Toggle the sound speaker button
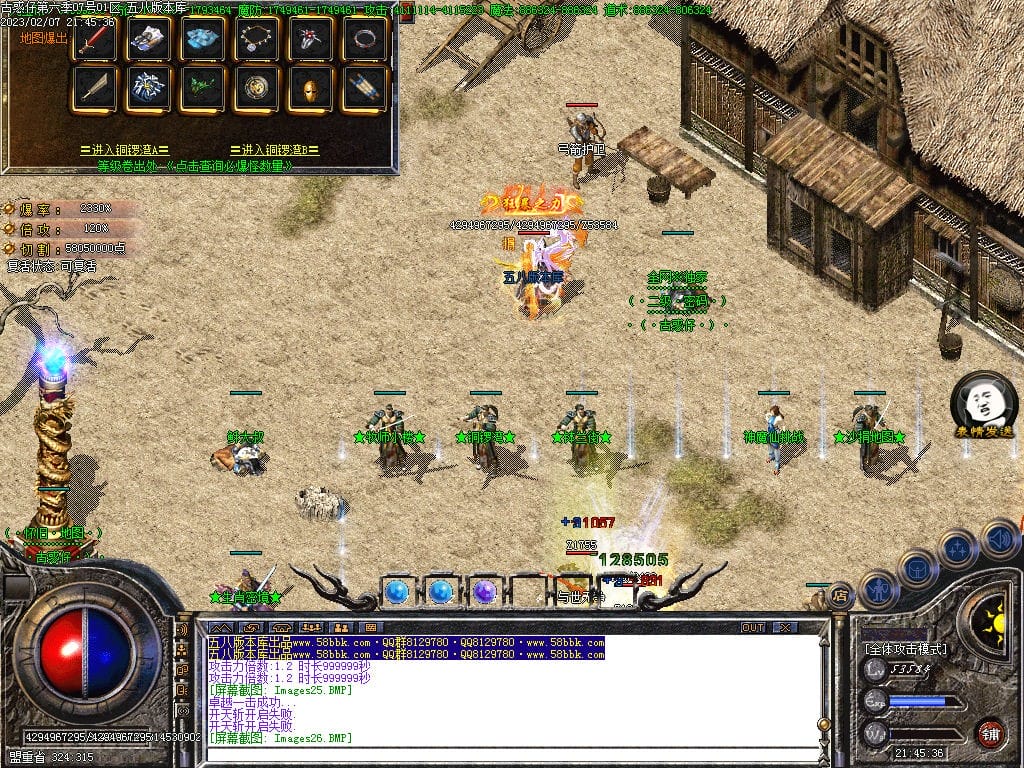The height and width of the screenshot is (768, 1024). click(x=1000, y=540)
